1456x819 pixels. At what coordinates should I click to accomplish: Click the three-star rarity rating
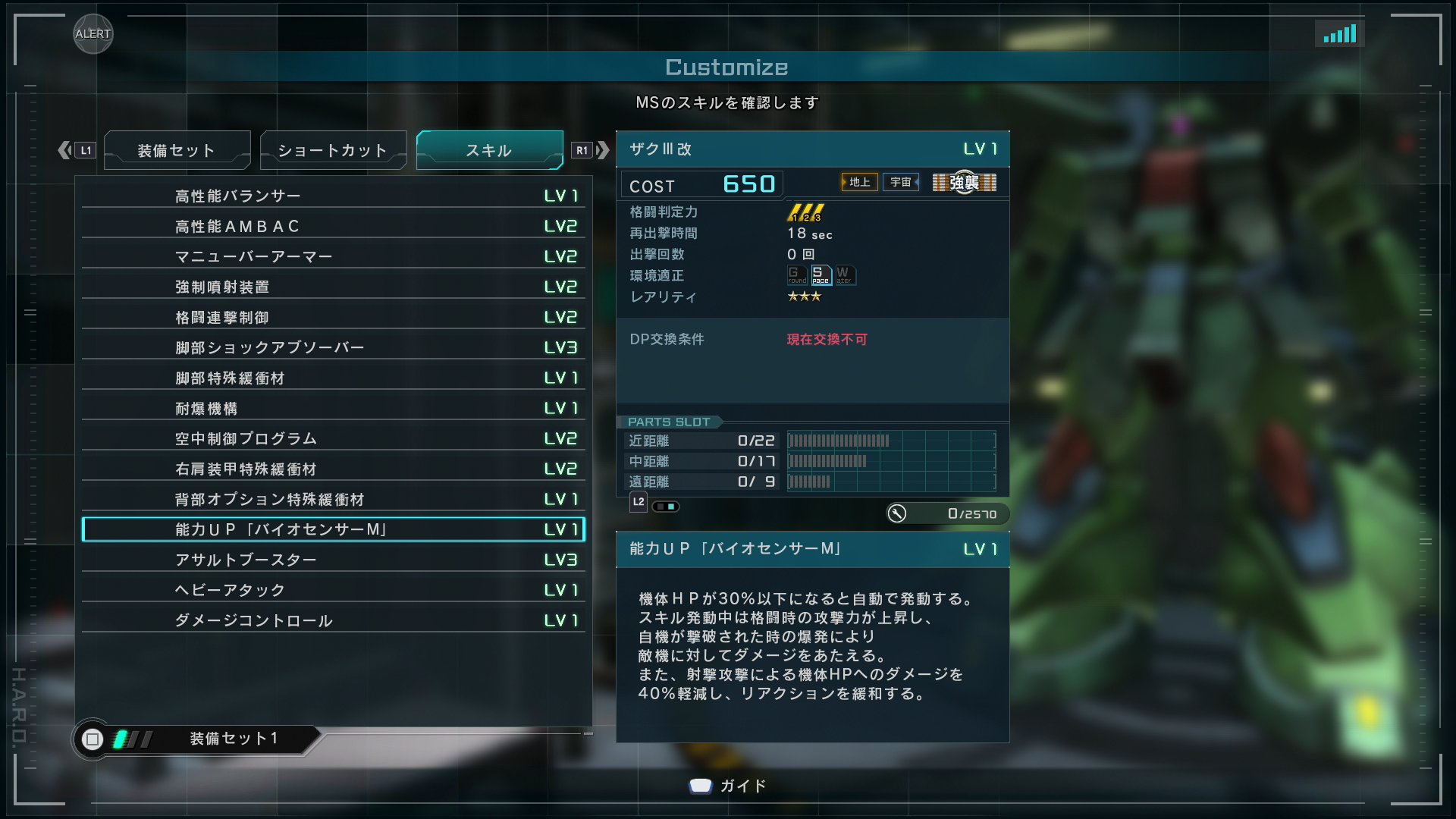[x=804, y=297]
